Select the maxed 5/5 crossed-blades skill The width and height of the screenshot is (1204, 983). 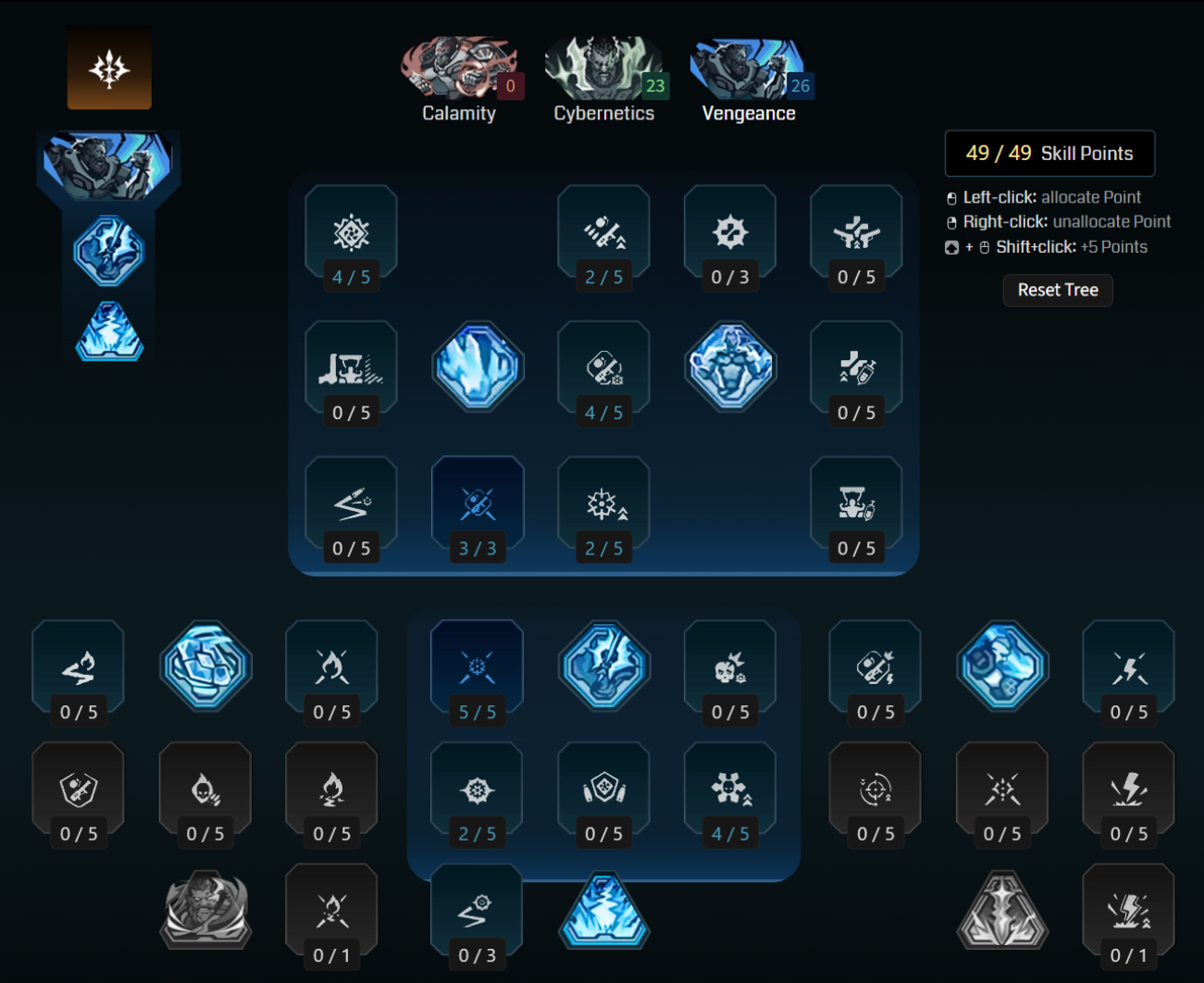(x=478, y=663)
